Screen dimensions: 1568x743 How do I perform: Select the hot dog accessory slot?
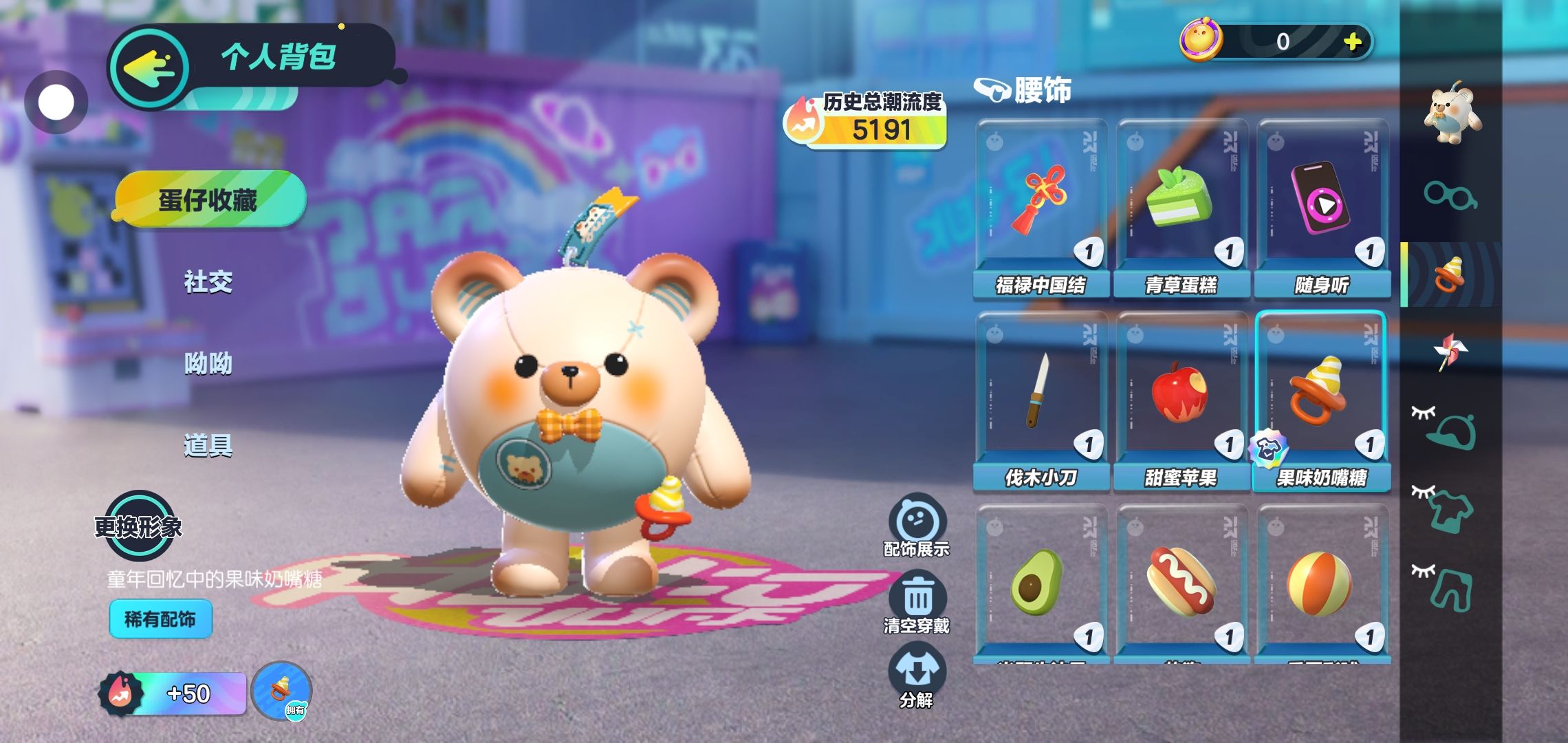1182,585
